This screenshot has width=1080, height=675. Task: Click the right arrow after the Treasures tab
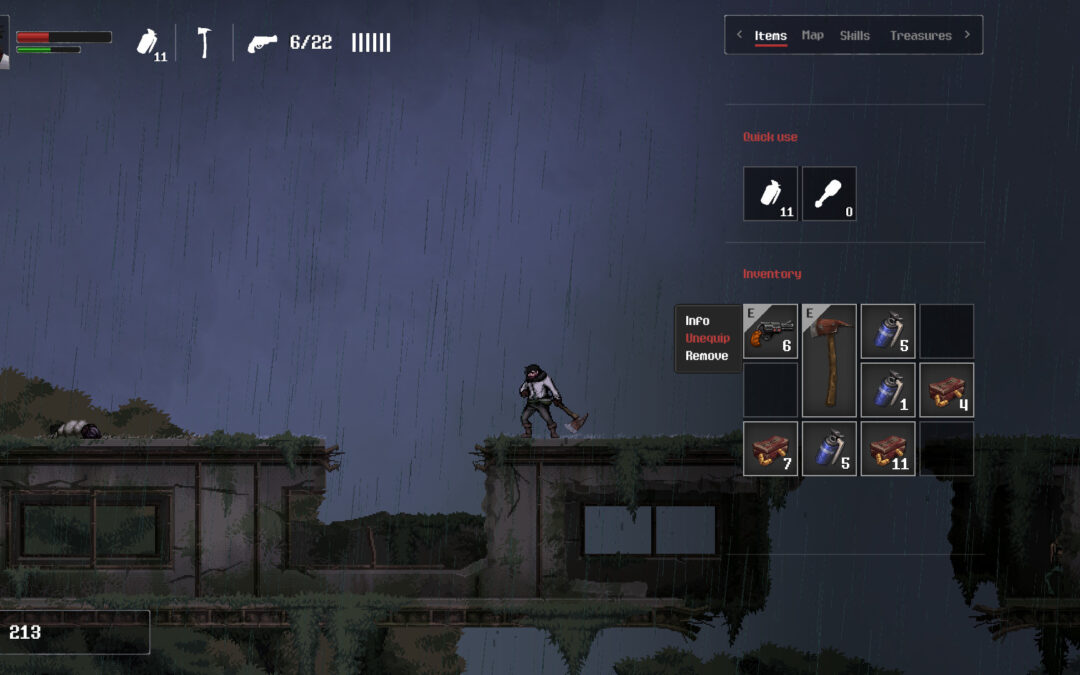click(967, 35)
